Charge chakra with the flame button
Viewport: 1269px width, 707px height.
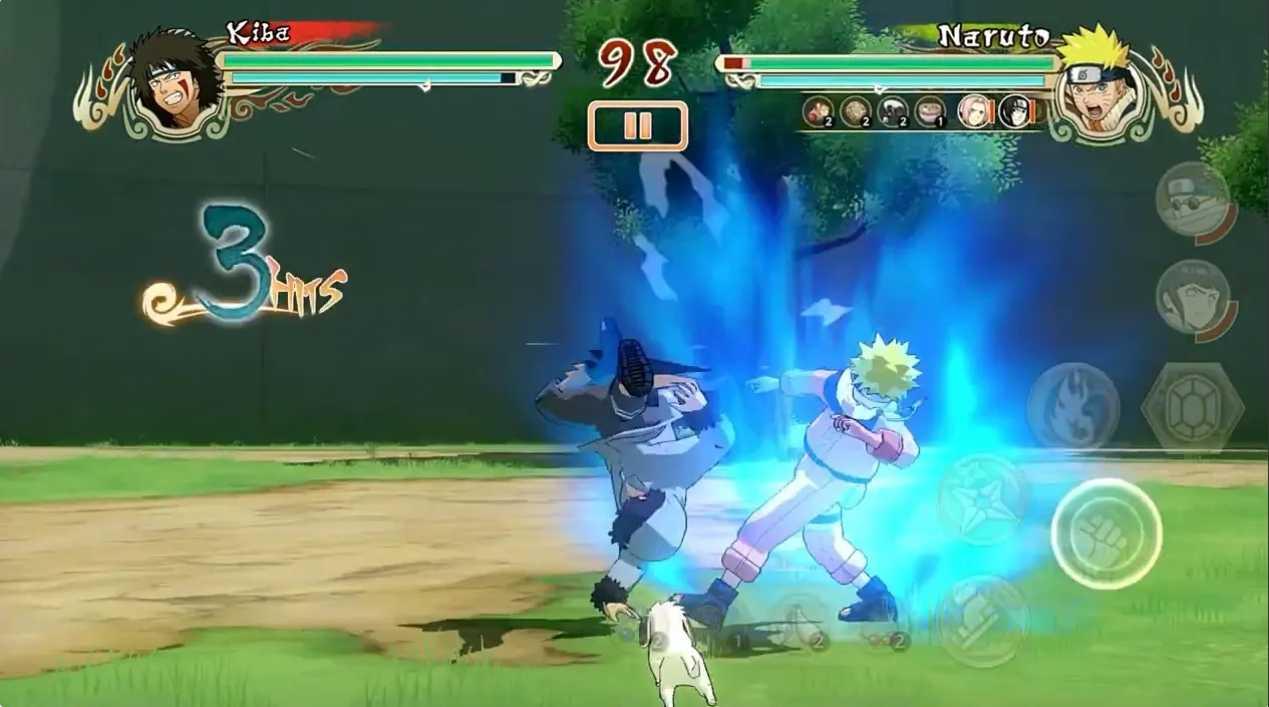(1073, 405)
